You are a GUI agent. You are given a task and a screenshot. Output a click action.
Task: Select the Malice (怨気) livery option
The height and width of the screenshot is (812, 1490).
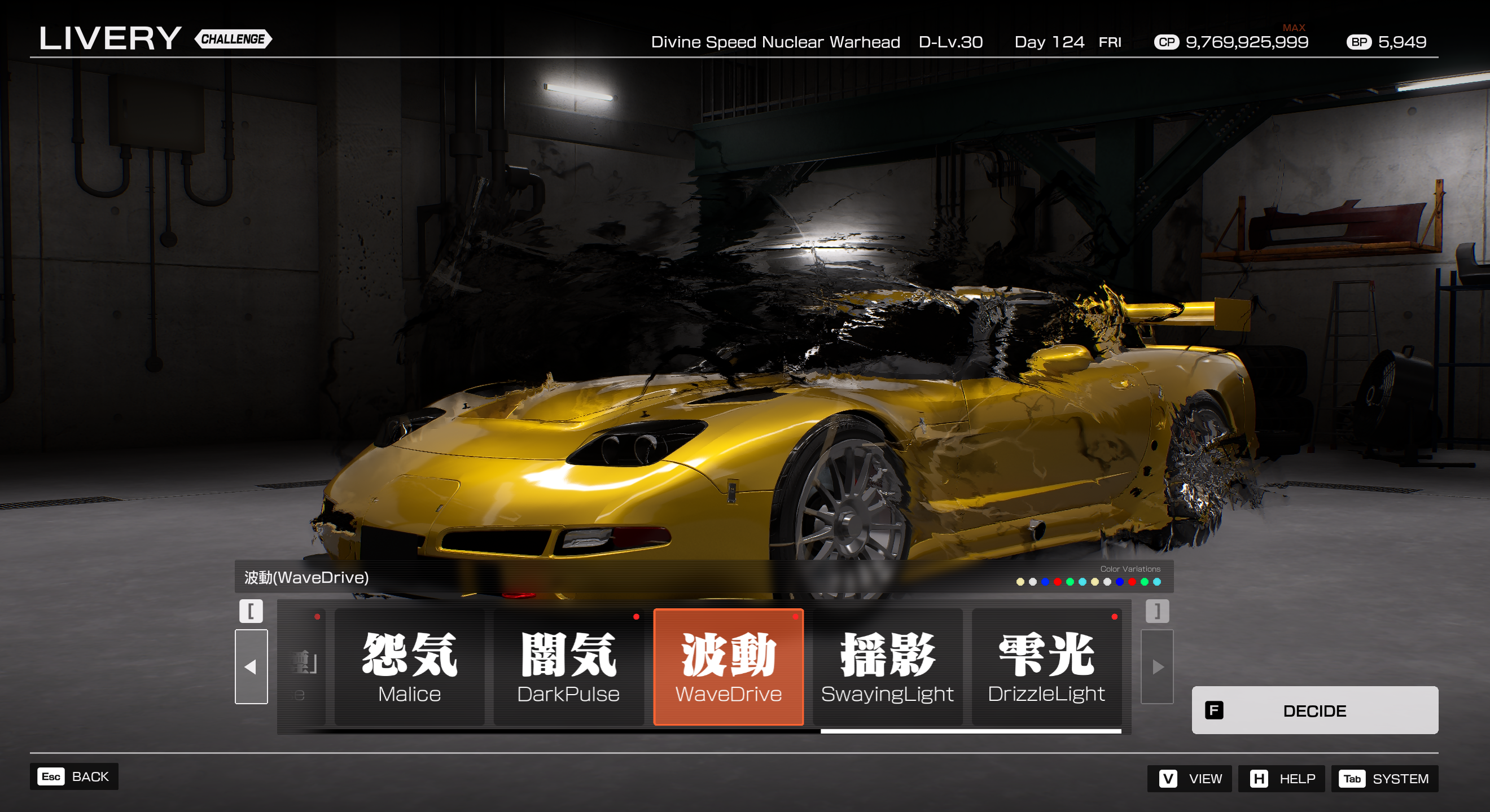[x=409, y=667]
